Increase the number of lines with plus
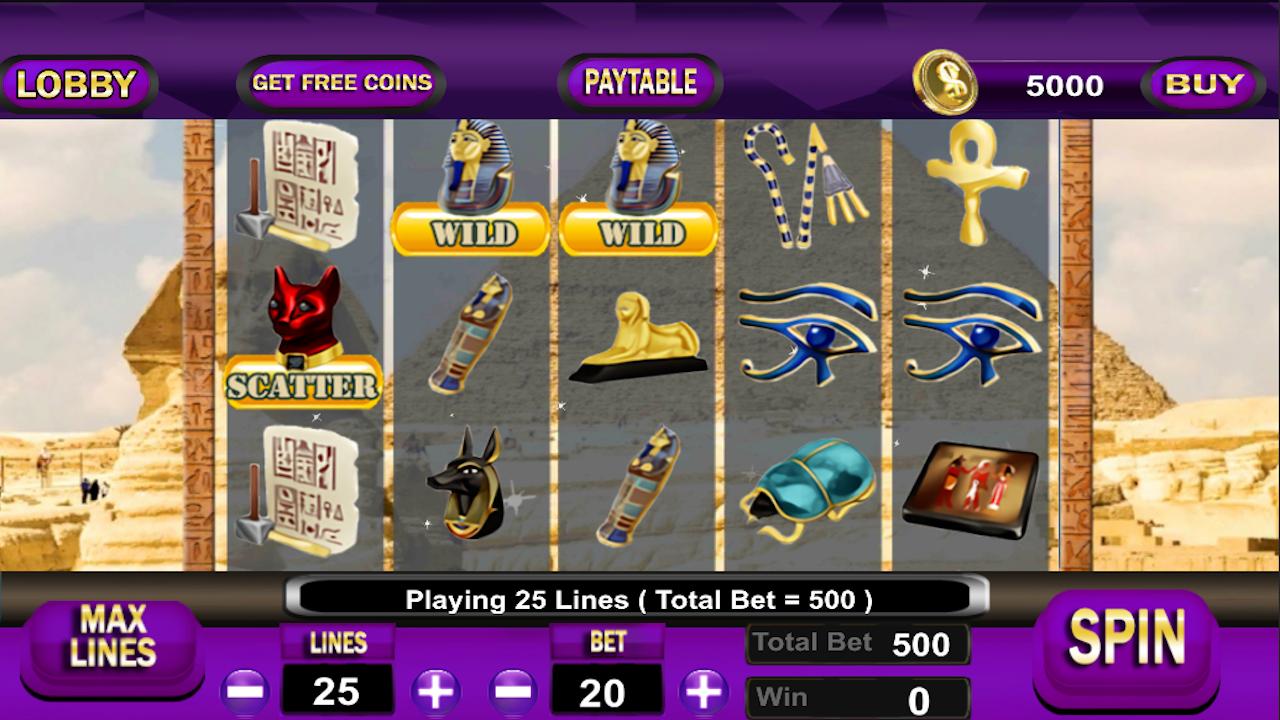The image size is (1280, 720). pyautogui.click(x=437, y=691)
